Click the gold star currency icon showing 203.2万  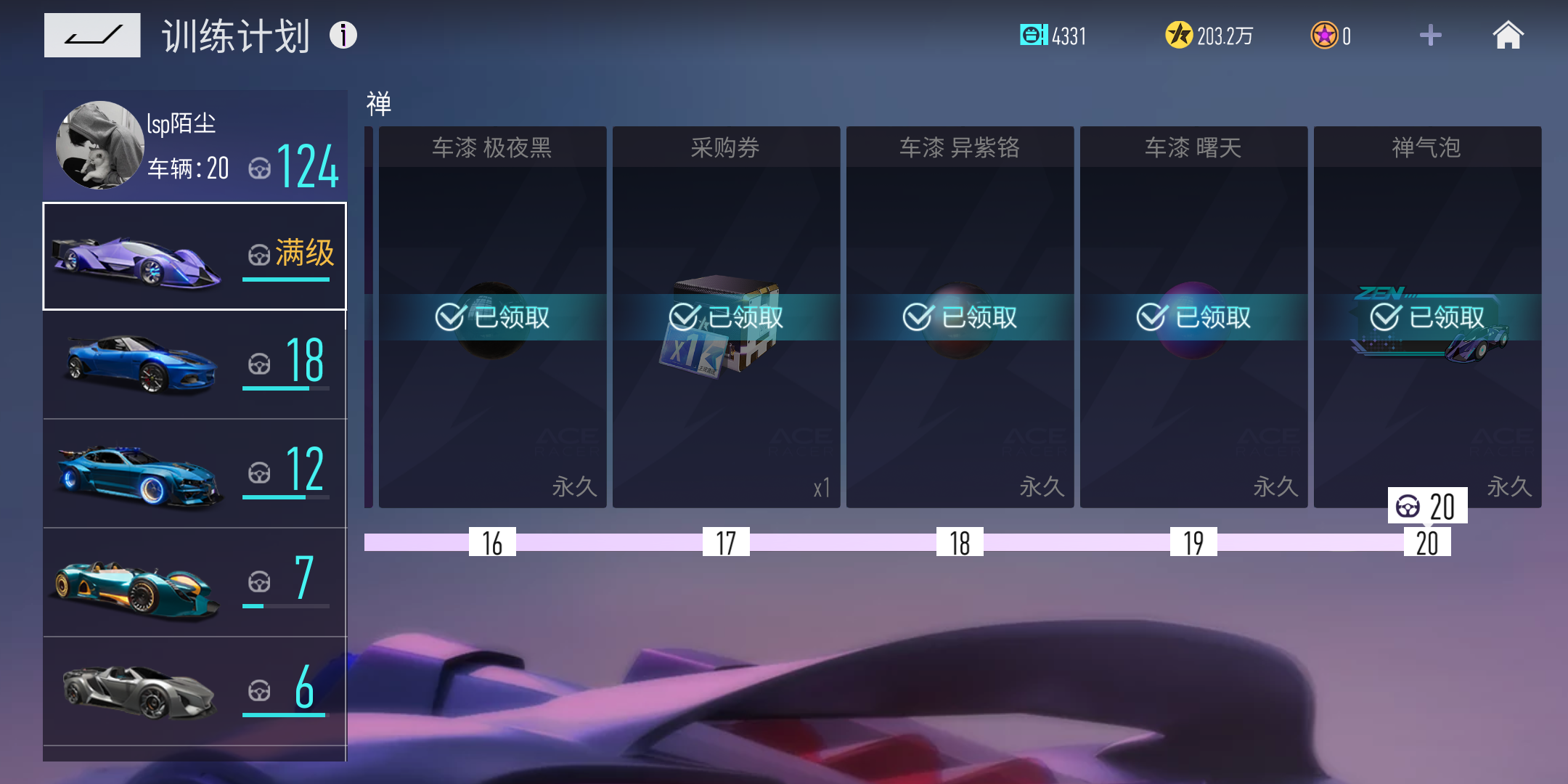[1181, 34]
